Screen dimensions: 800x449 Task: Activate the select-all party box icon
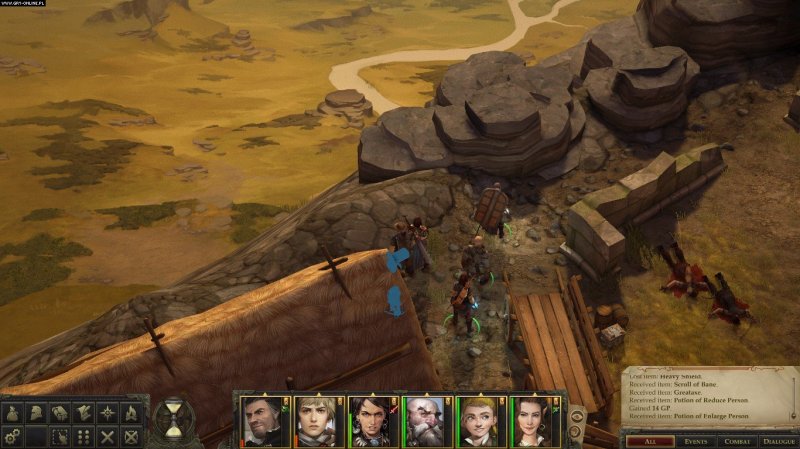[x=60, y=436]
